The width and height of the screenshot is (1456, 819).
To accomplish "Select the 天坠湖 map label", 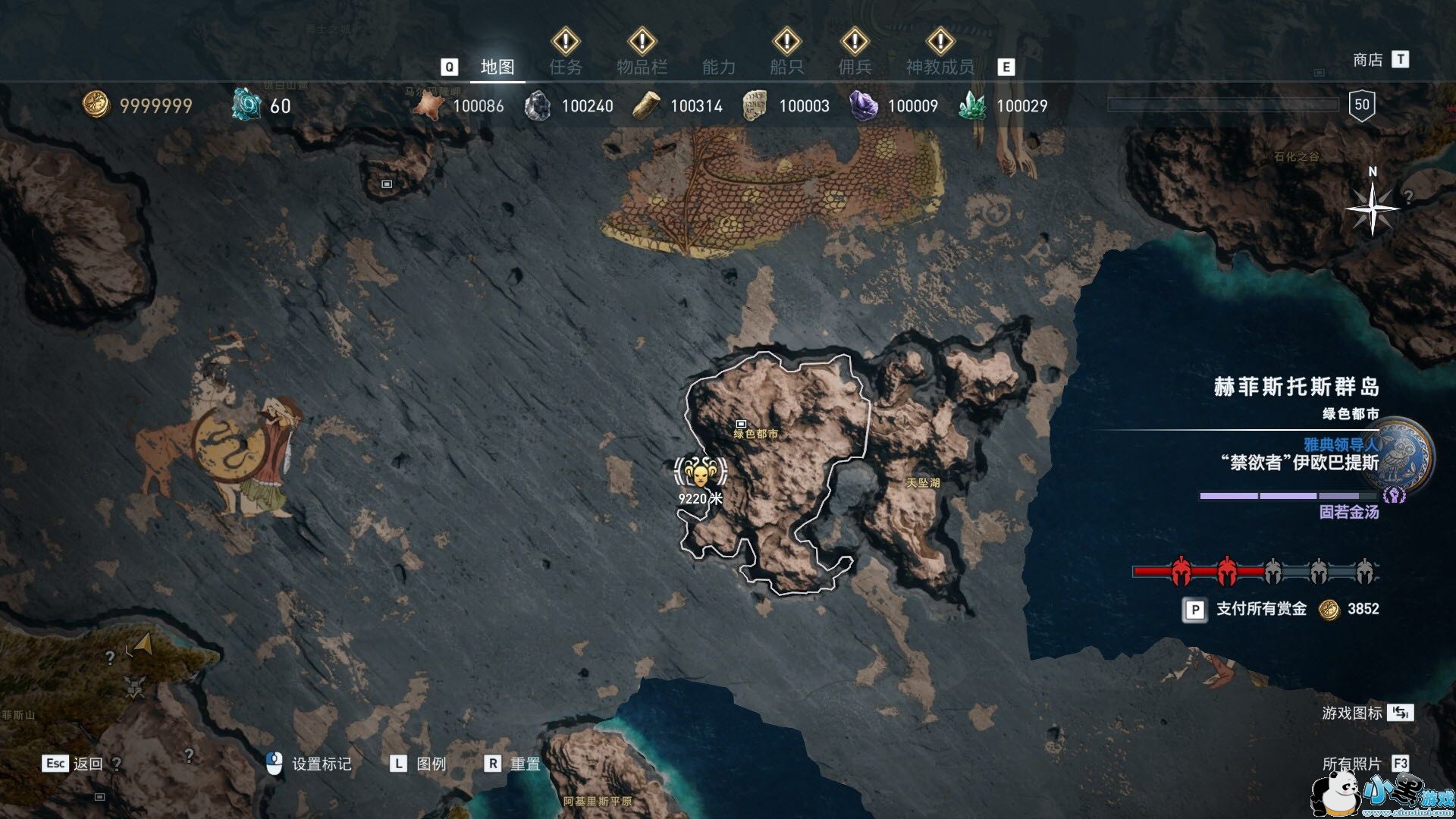I will click(923, 482).
